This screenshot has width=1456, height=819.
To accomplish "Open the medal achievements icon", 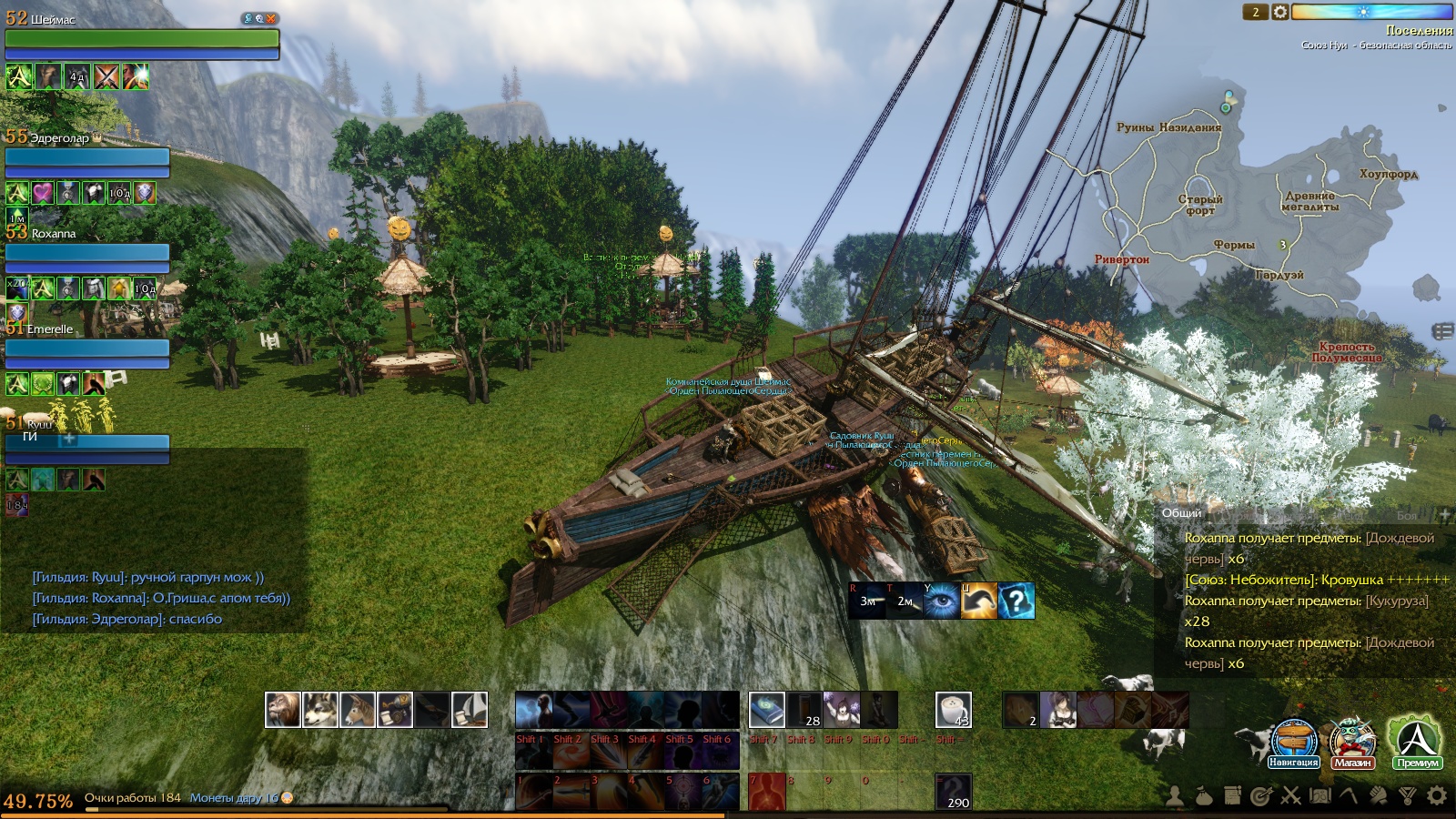I will 1408,796.
